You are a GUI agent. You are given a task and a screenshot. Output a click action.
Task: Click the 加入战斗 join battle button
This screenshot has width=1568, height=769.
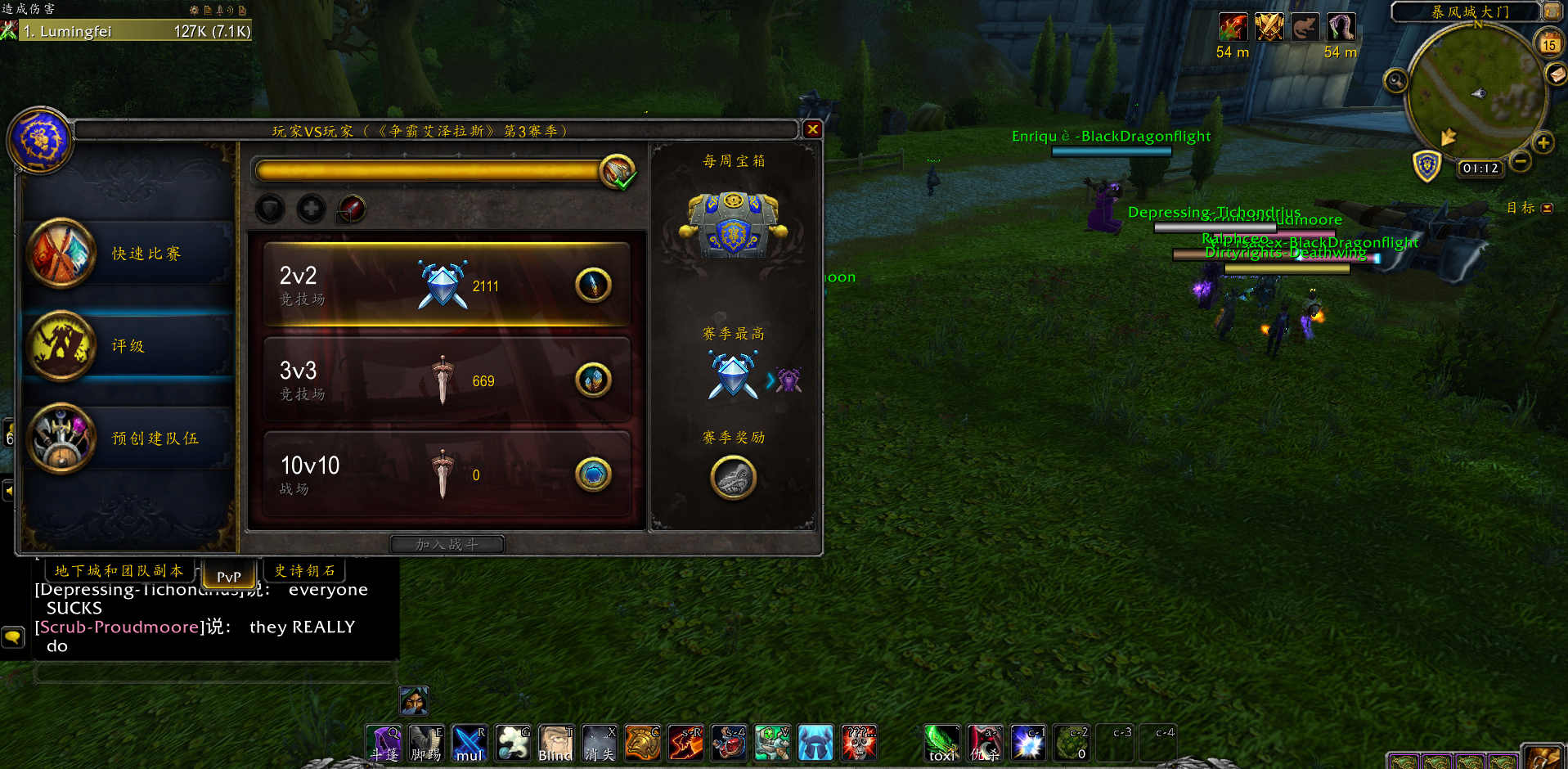(447, 544)
